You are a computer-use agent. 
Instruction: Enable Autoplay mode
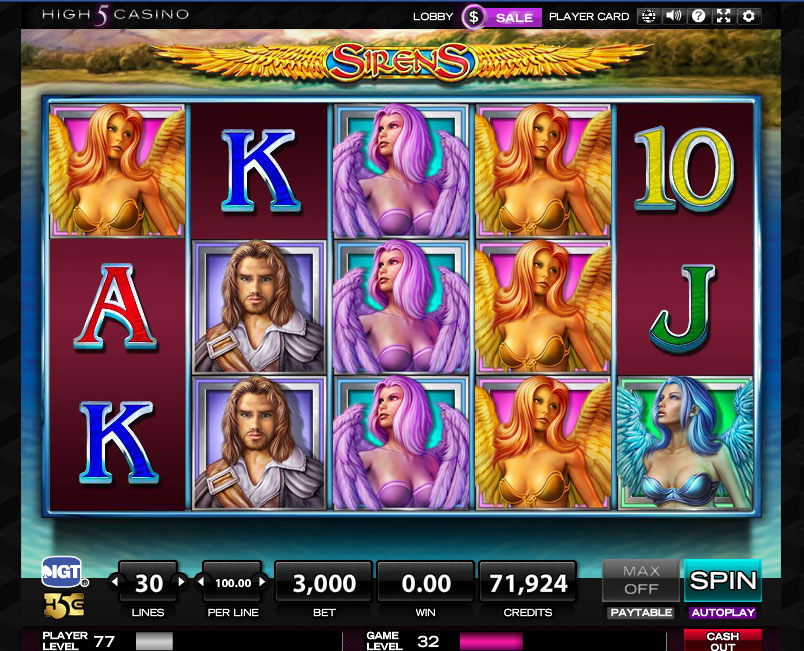point(722,612)
